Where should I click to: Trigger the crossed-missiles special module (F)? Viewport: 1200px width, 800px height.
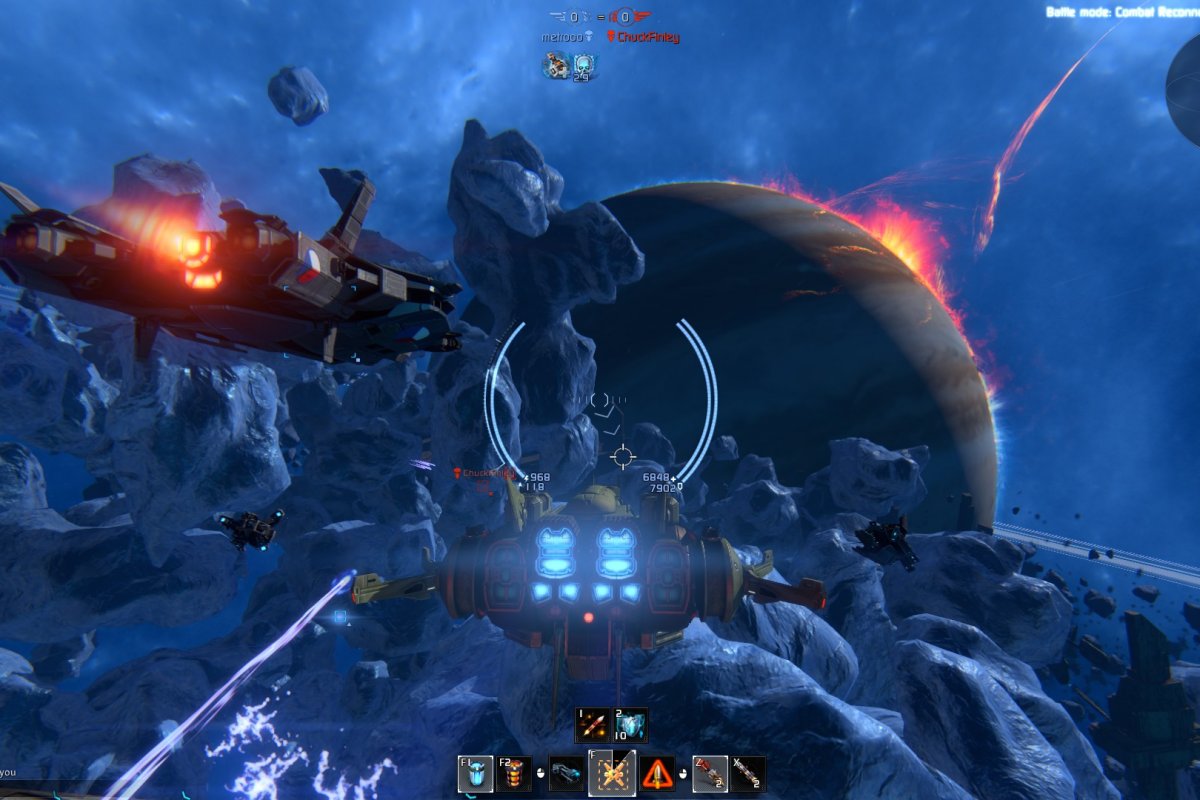point(611,773)
